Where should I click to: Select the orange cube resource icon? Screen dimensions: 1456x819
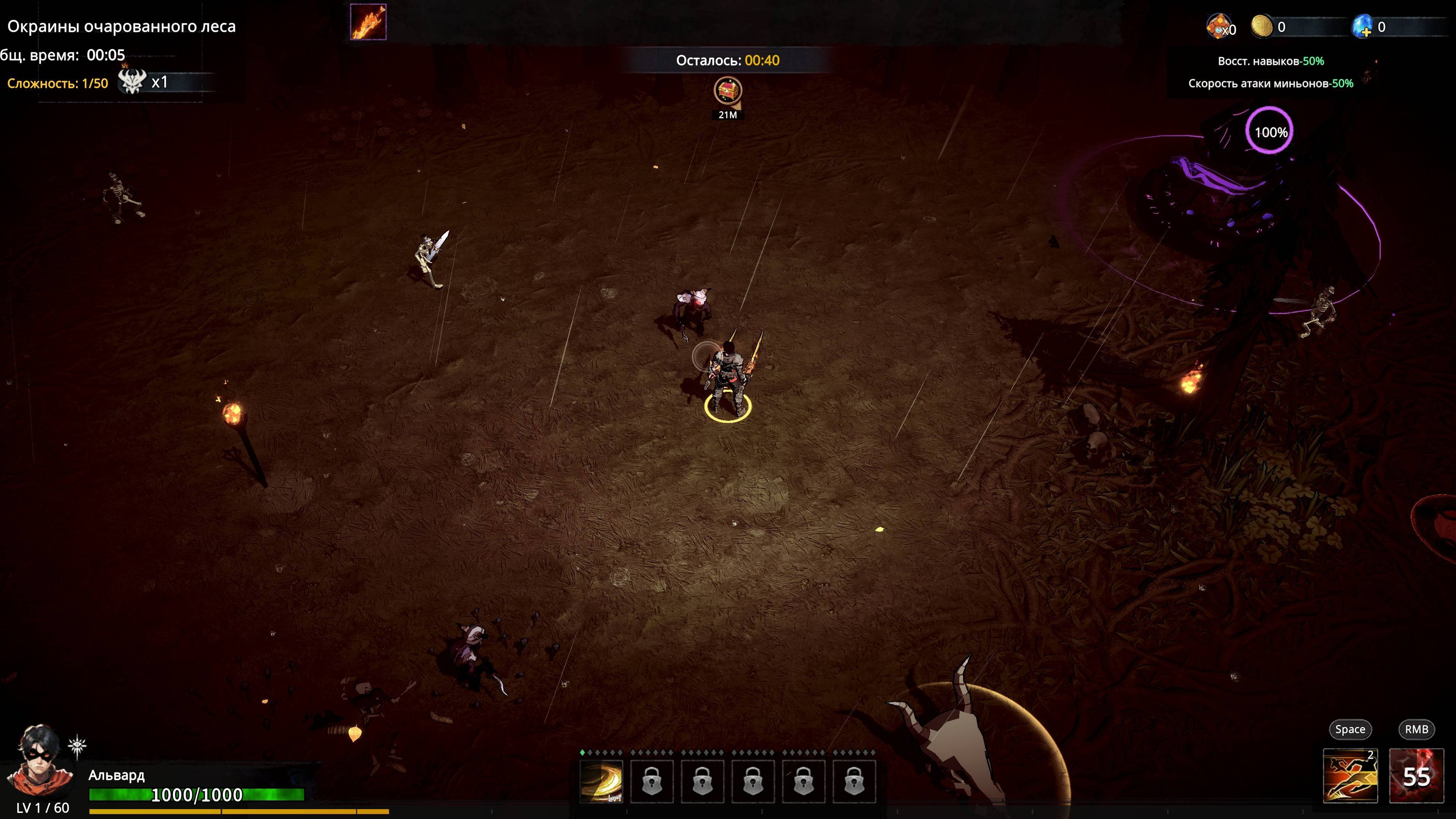pos(1218,26)
